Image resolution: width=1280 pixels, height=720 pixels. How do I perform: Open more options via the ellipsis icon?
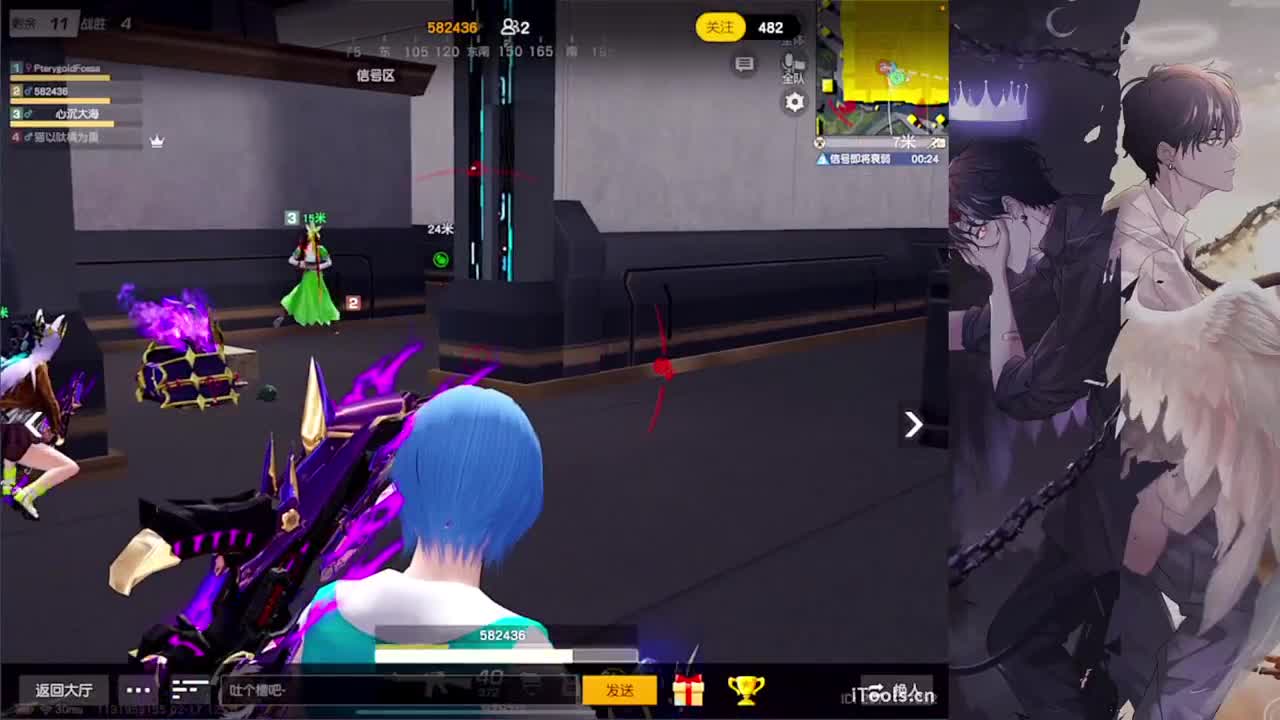[138, 689]
